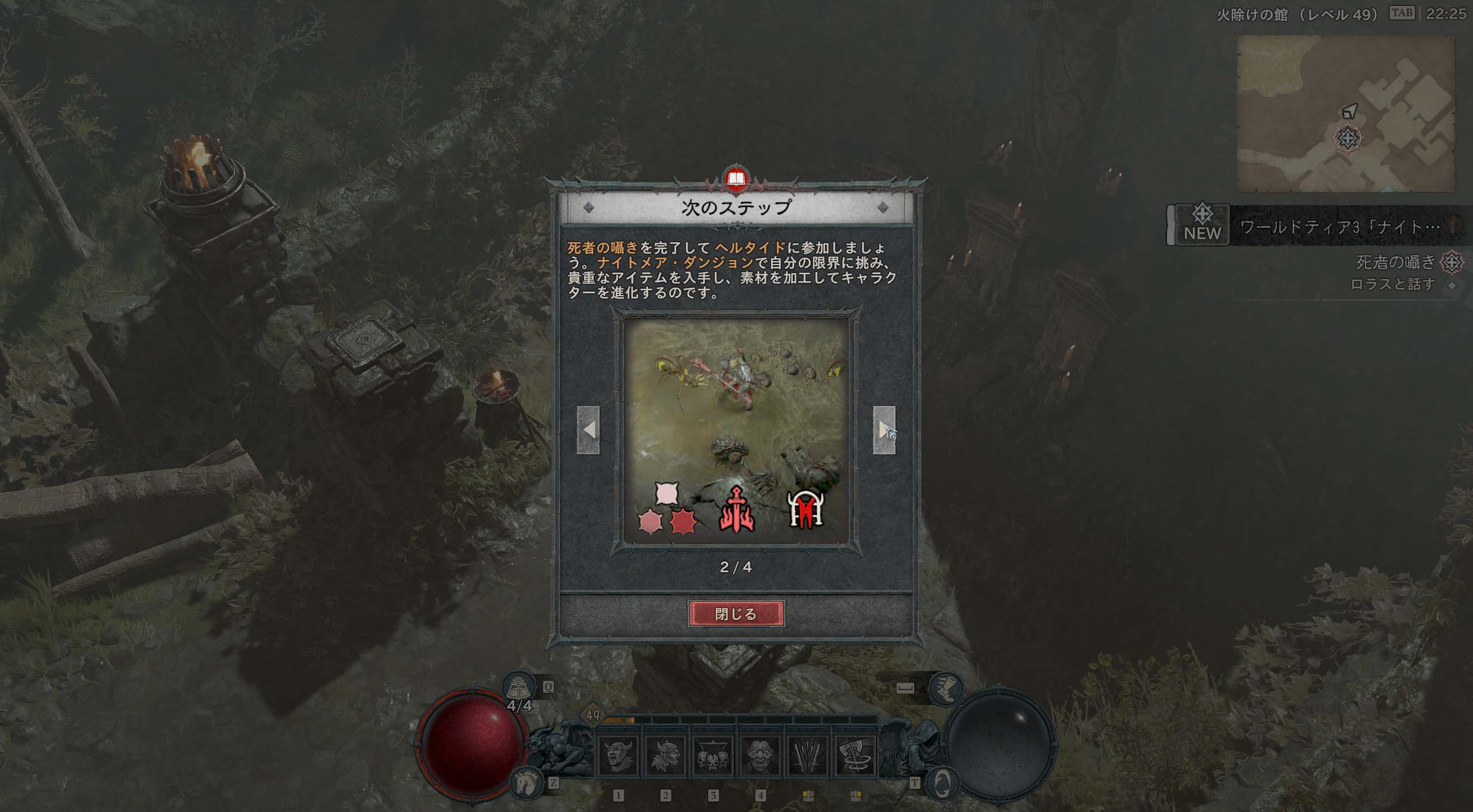Activate the three skulls skill
Screen dimensions: 1473x812
[x=713, y=756]
